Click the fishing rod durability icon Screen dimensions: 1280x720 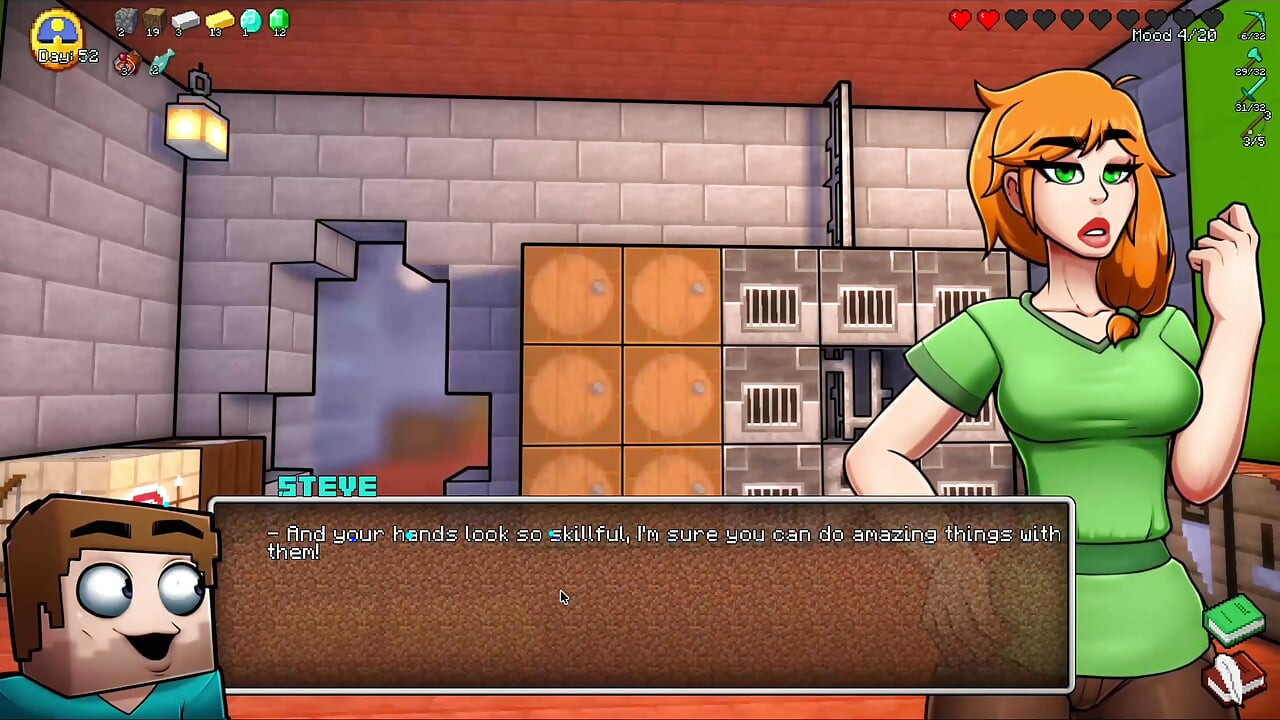pyautogui.click(x=1253, y=124)
